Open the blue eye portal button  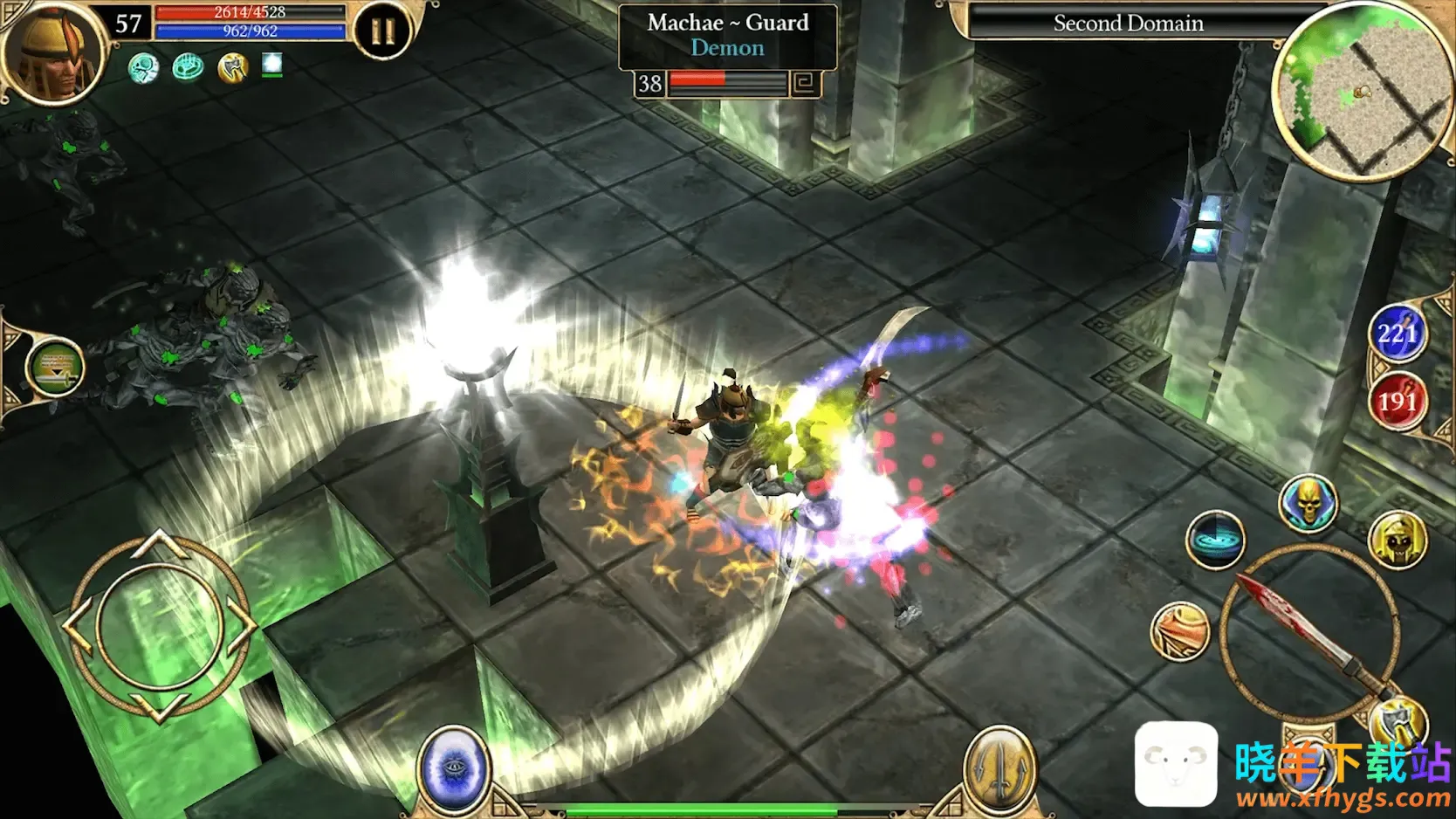coord(454,769)
